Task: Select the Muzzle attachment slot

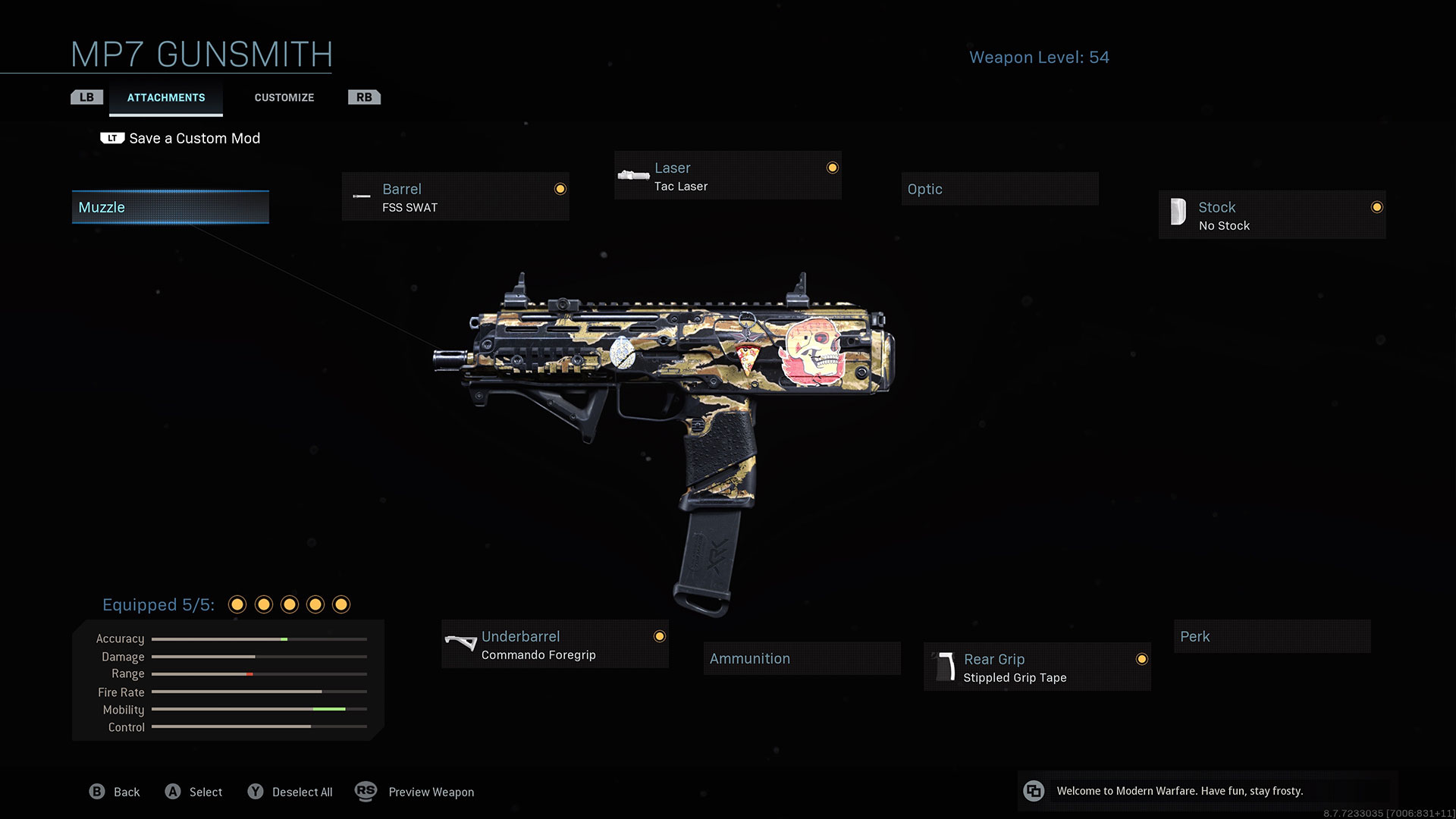Action: tap(171, 207)
